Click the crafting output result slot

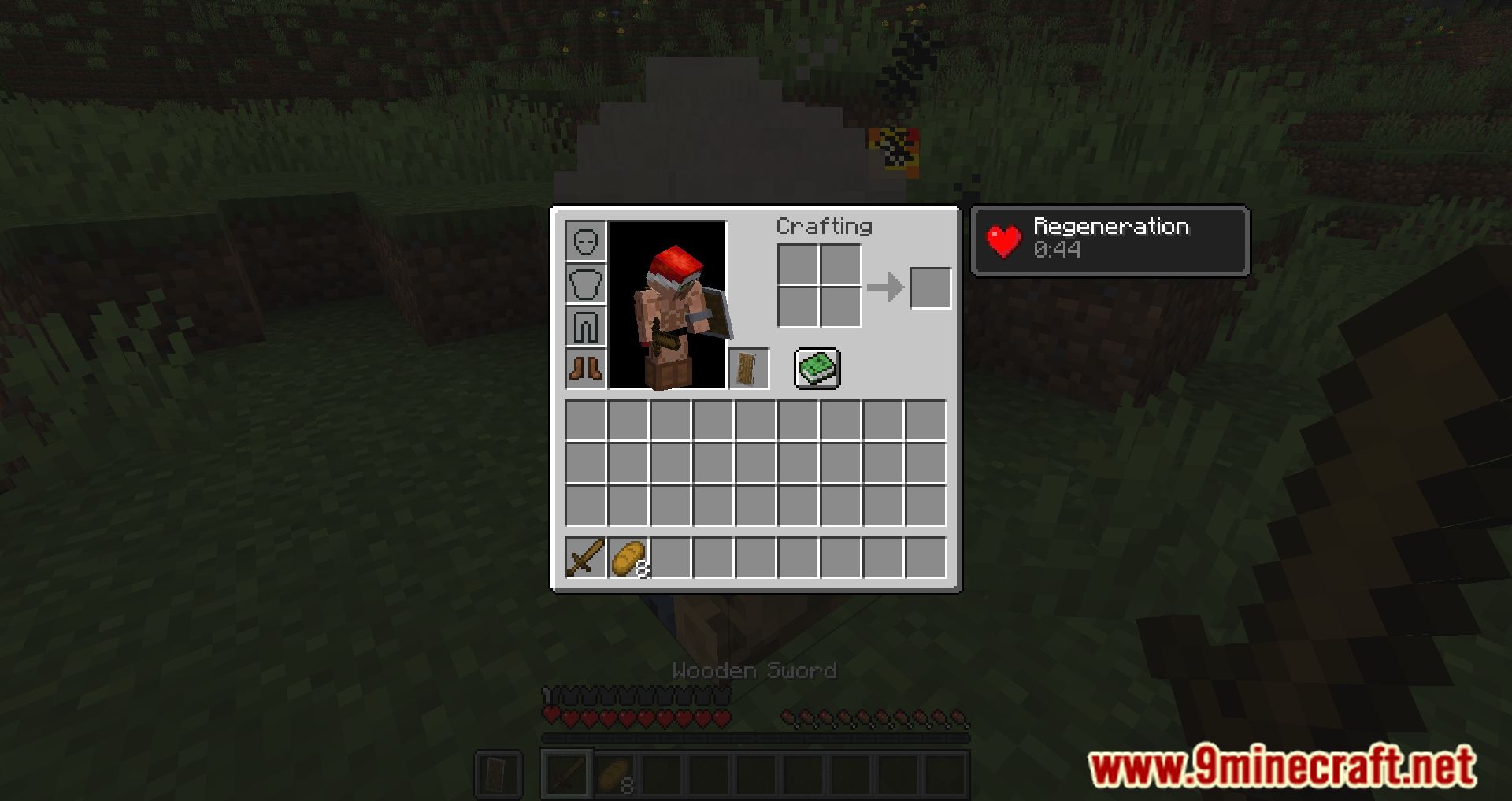click(x=930, y=287)
